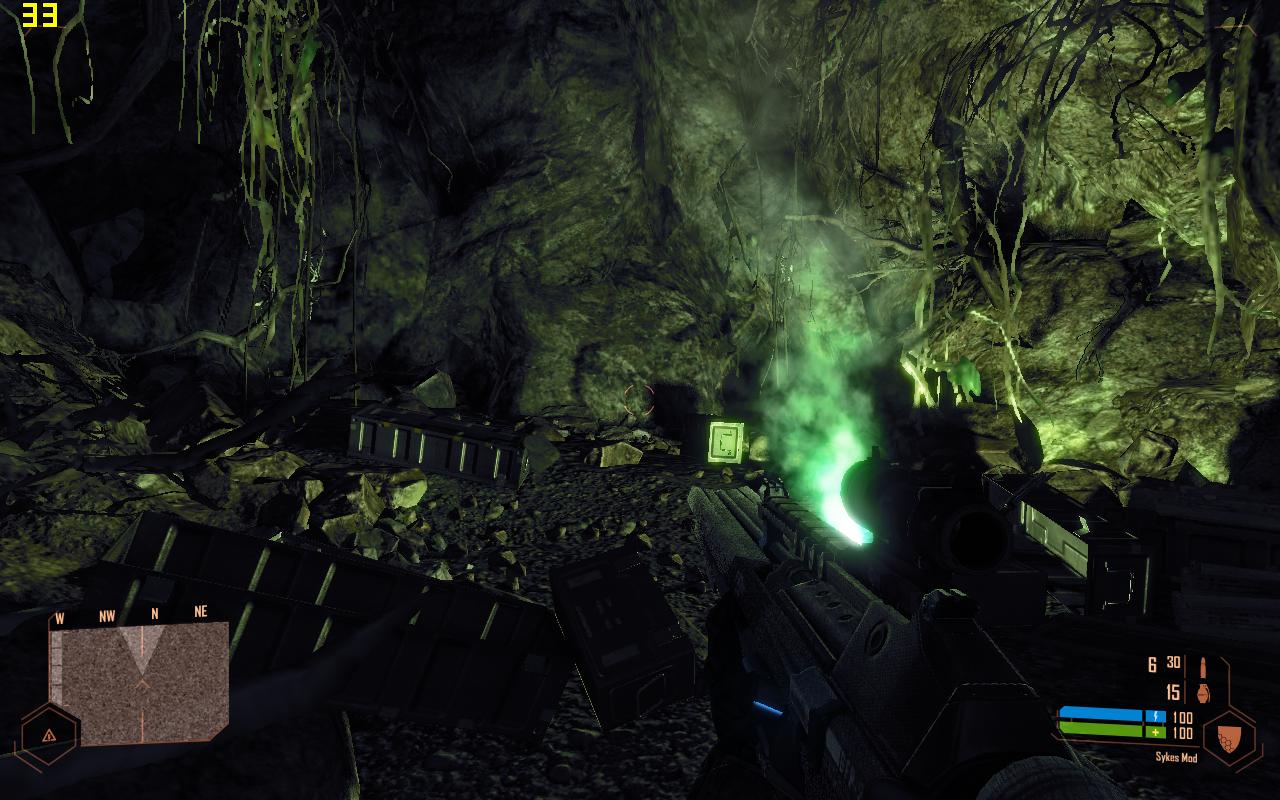Click the green plus health icon

pos(1155,732)
